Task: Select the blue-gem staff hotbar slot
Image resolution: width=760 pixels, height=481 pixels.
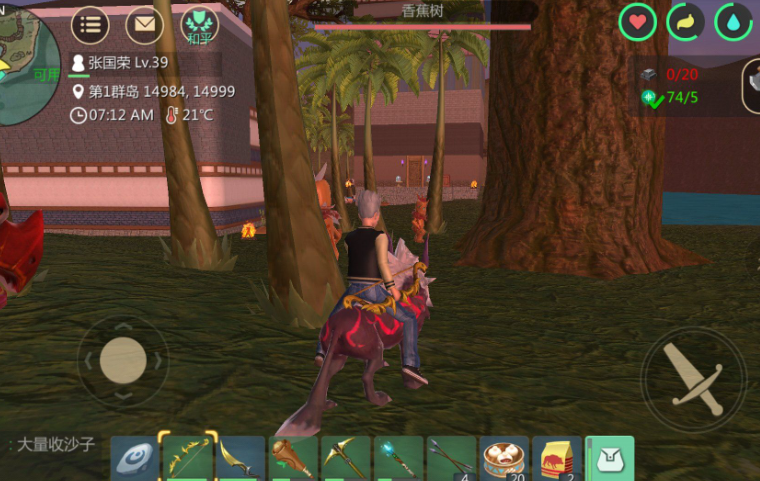Action: pyautogui.click(x=399, y=458)
